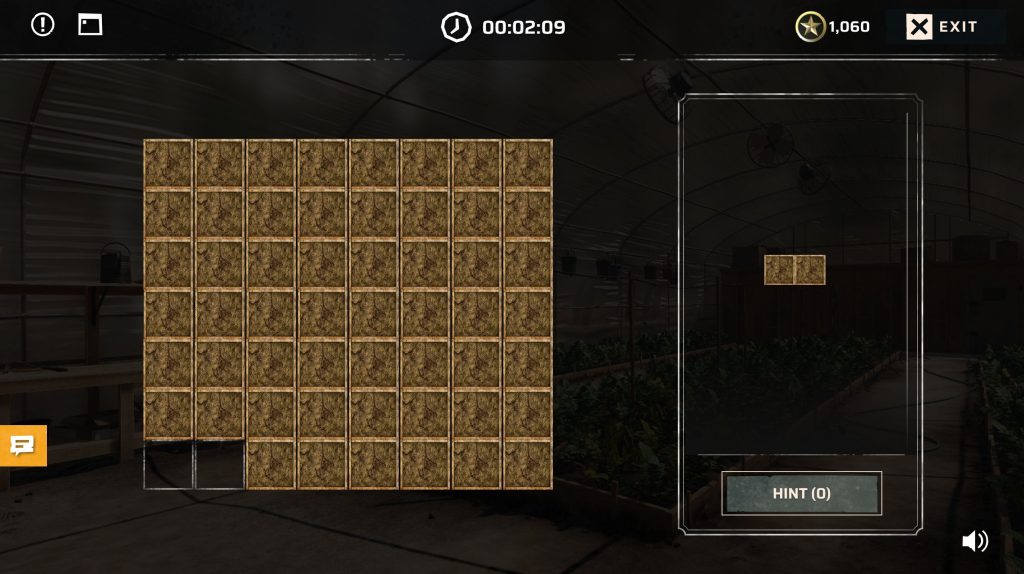The width and height of the screenshot is (1024, 574).
Task: Toggle the sound speaker icon
Action: click(x=974, y=541)
